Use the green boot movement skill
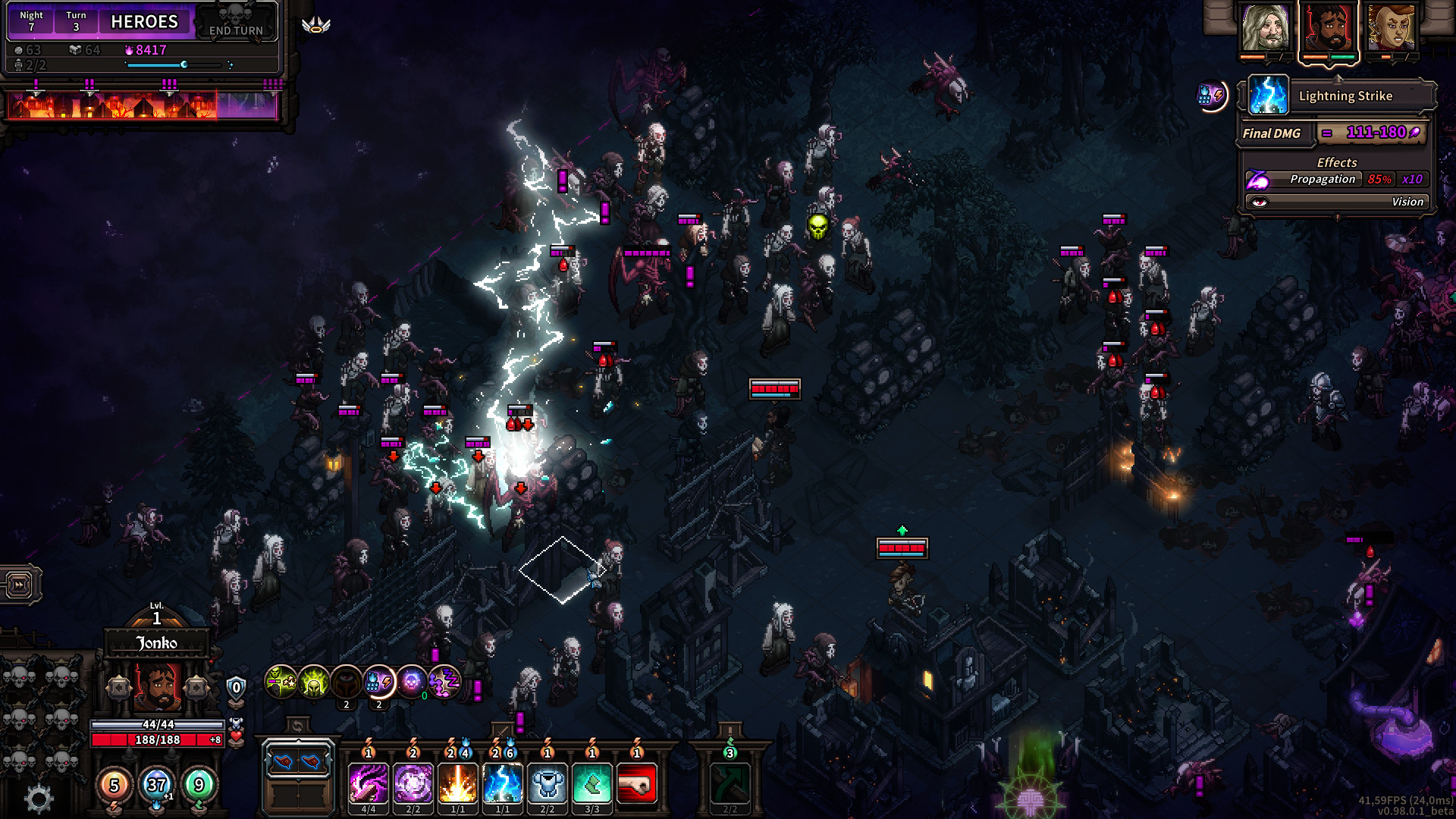1456x819 pixels. coord(591,783)
